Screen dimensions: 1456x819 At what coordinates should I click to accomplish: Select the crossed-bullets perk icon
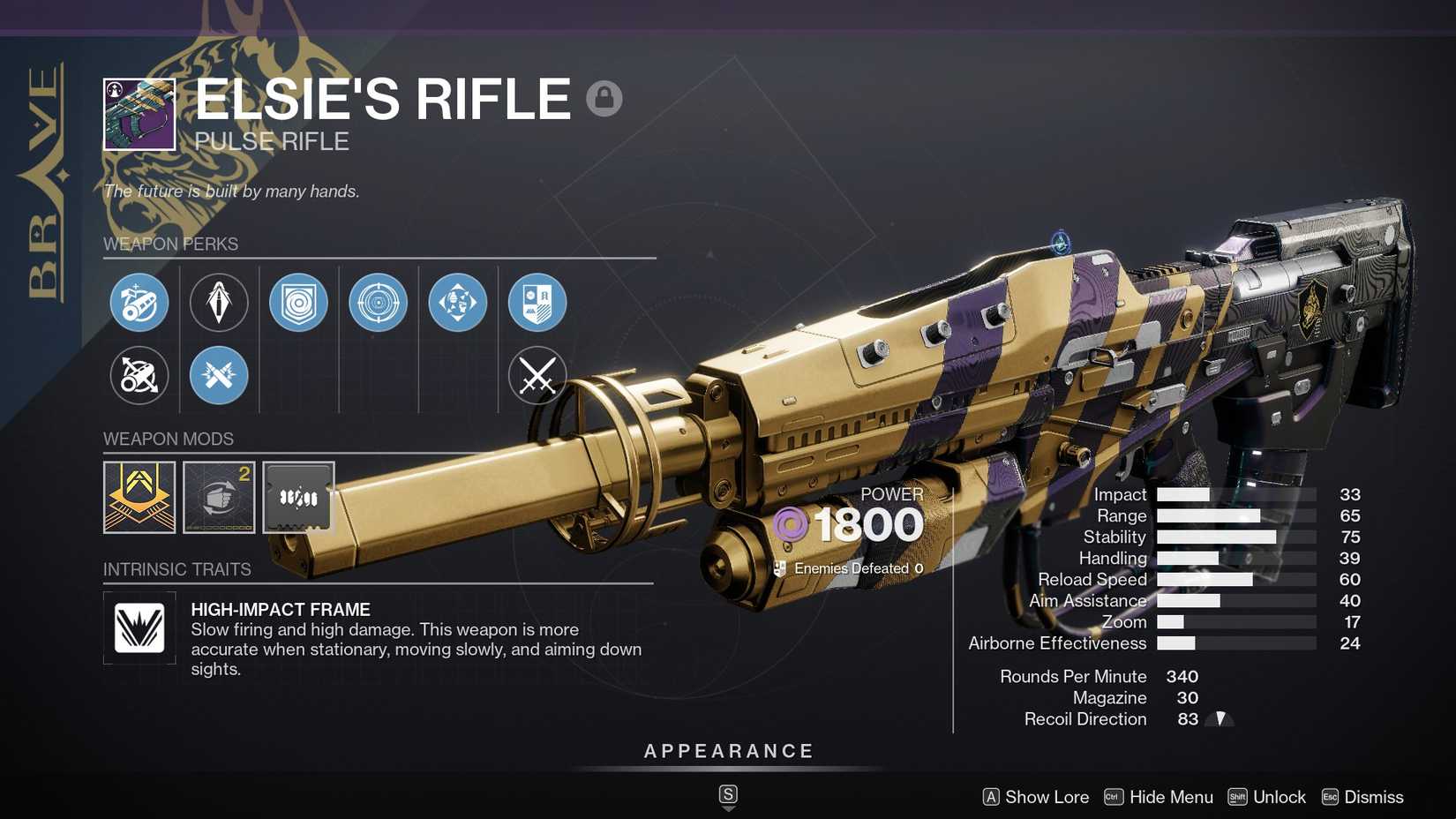click(x=219, y=375)
